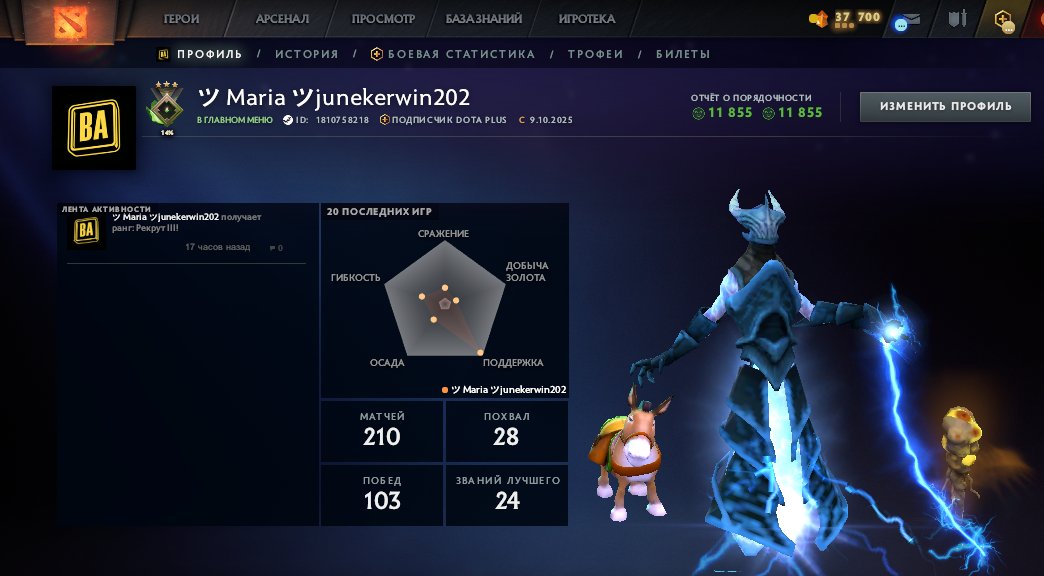1044x576 pixels.
Task: Open the Dota Plus hexagon icon
Action: (x=1003, y=19)
